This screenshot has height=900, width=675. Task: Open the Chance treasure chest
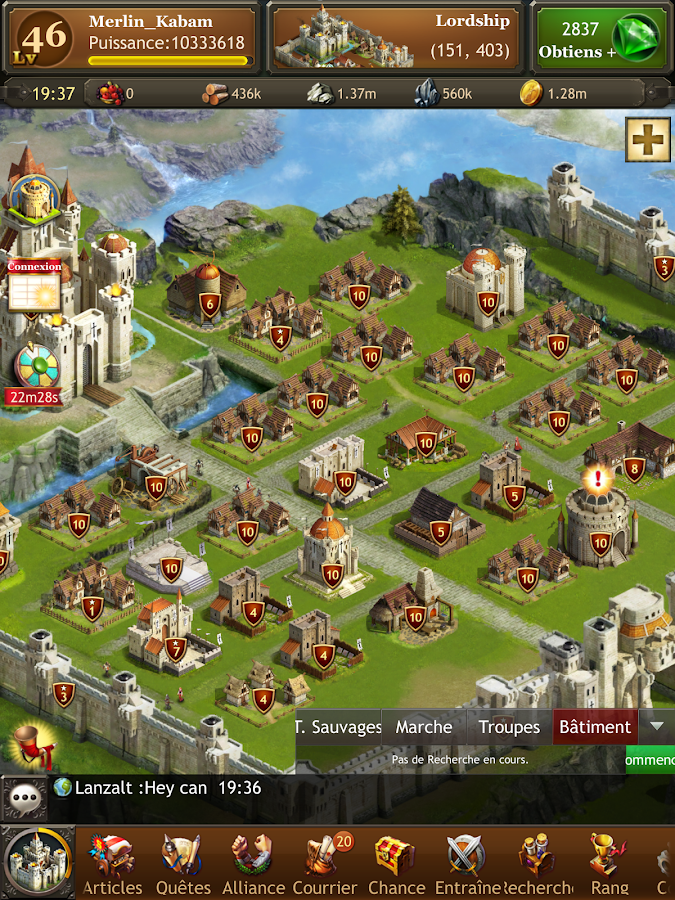click(x=395, y=863)
